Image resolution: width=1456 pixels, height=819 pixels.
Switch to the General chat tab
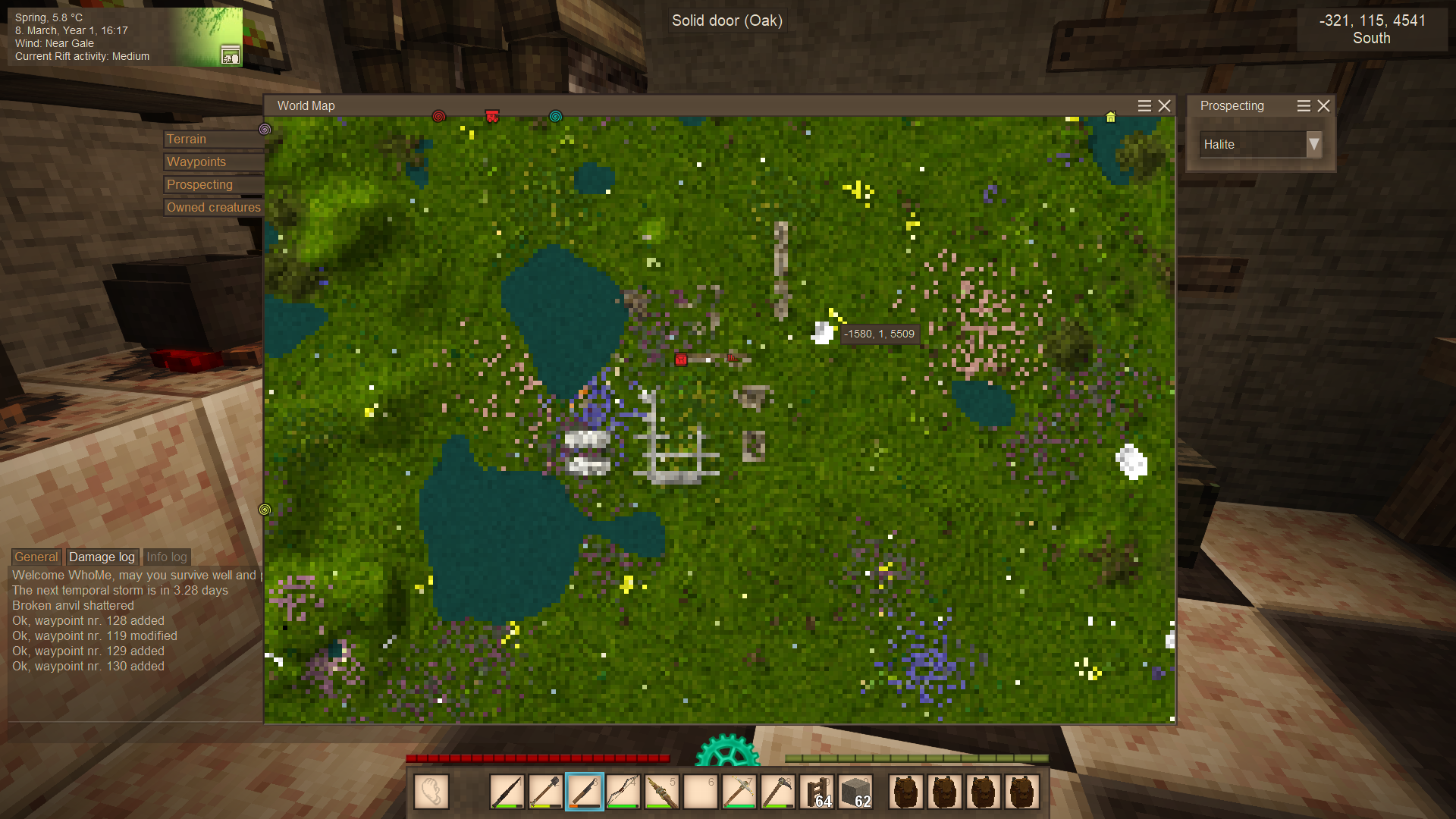click(x=36, y=557)
